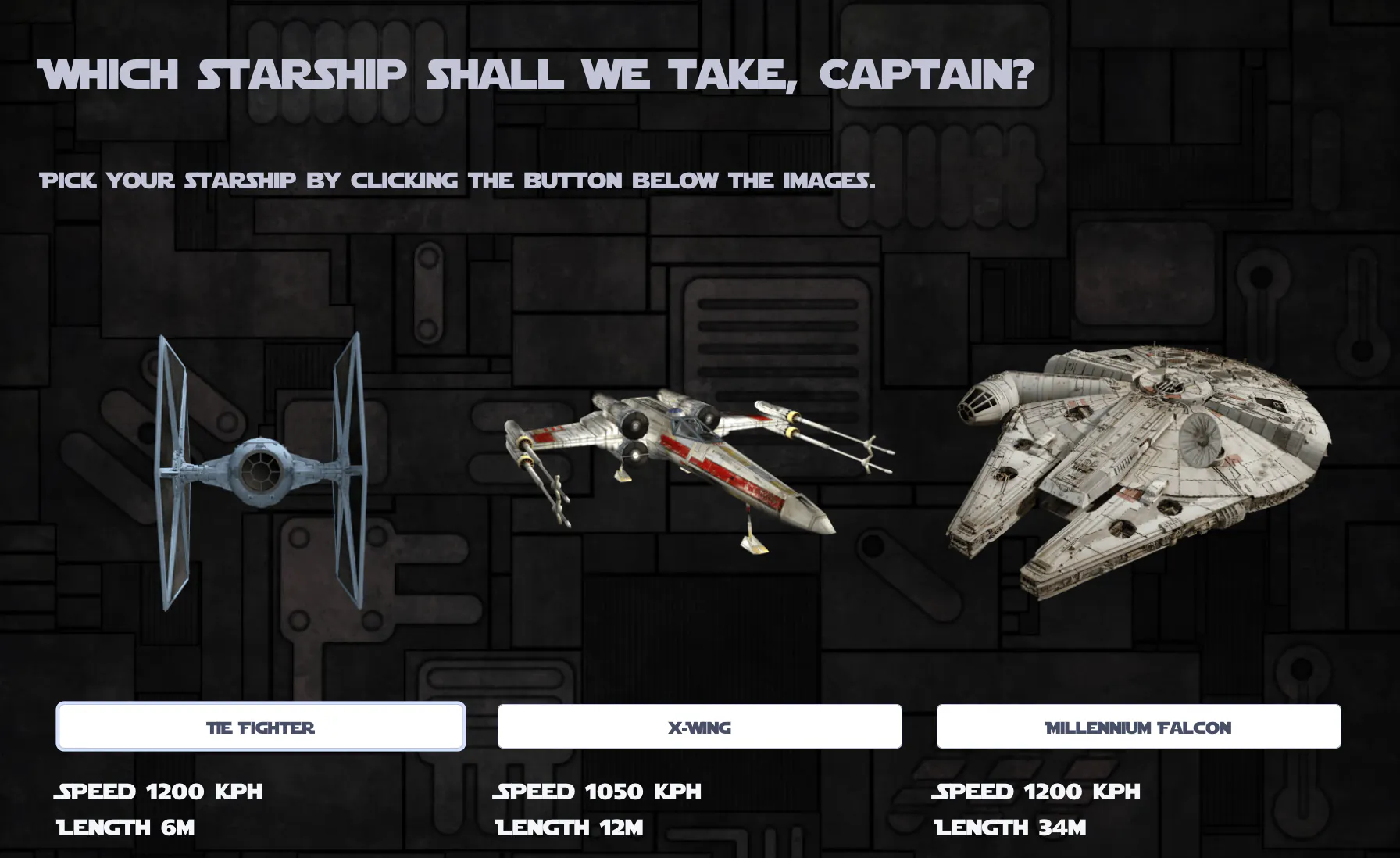
Task: Pick the Millennium Falcon button
Action: pyautogui.click(x=1138, y=727)
